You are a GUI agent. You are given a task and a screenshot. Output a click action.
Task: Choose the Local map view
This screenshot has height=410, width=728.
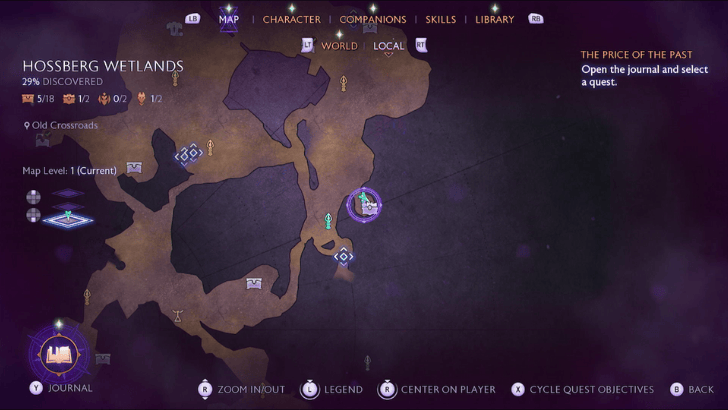(388, 46)
